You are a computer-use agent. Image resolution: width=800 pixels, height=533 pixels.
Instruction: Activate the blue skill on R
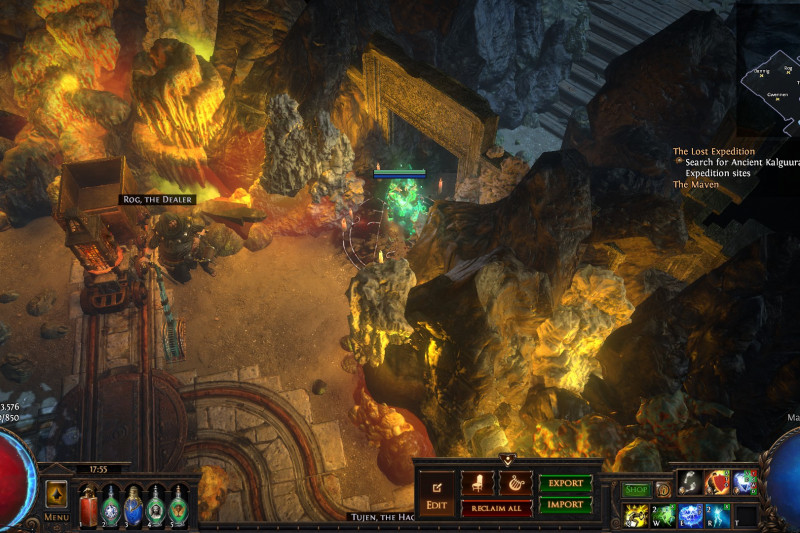point(718,515)
